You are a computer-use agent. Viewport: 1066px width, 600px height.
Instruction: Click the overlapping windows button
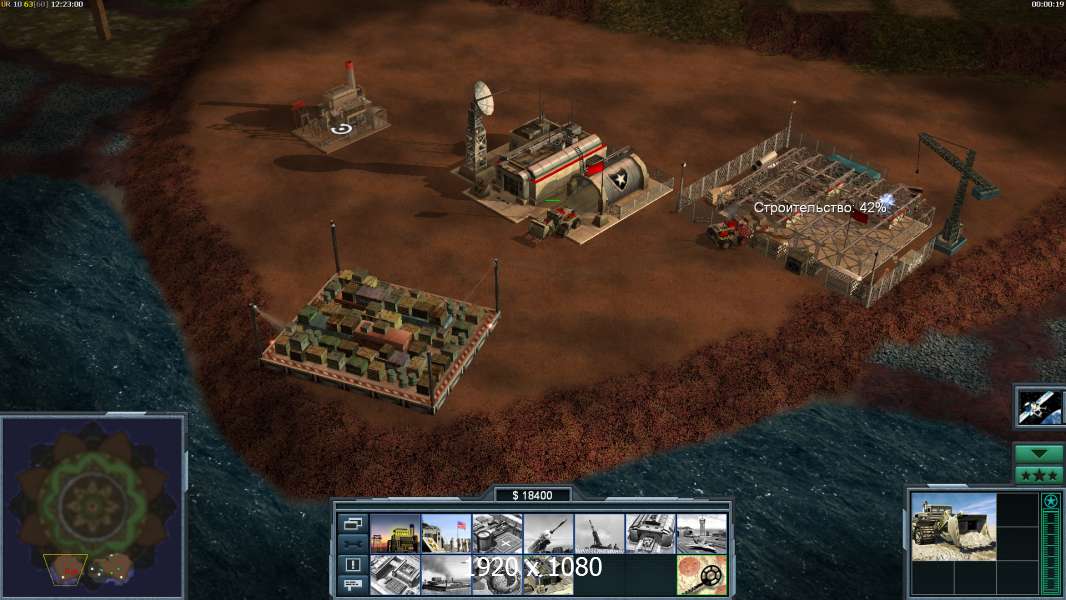pos(352,523)
